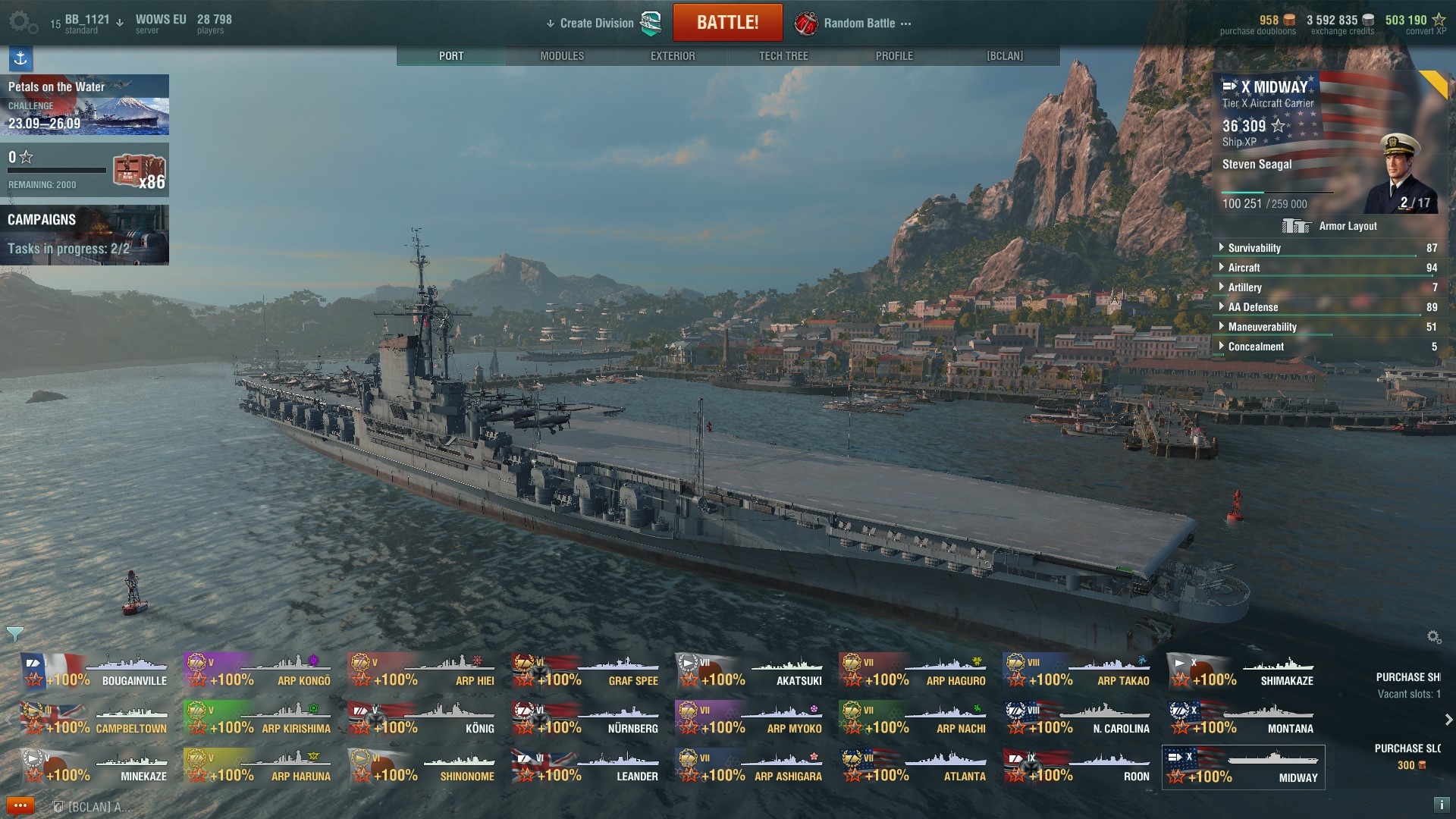Open the Petals on the Water challenge
1456x819 pixels.
click(84, 105)
